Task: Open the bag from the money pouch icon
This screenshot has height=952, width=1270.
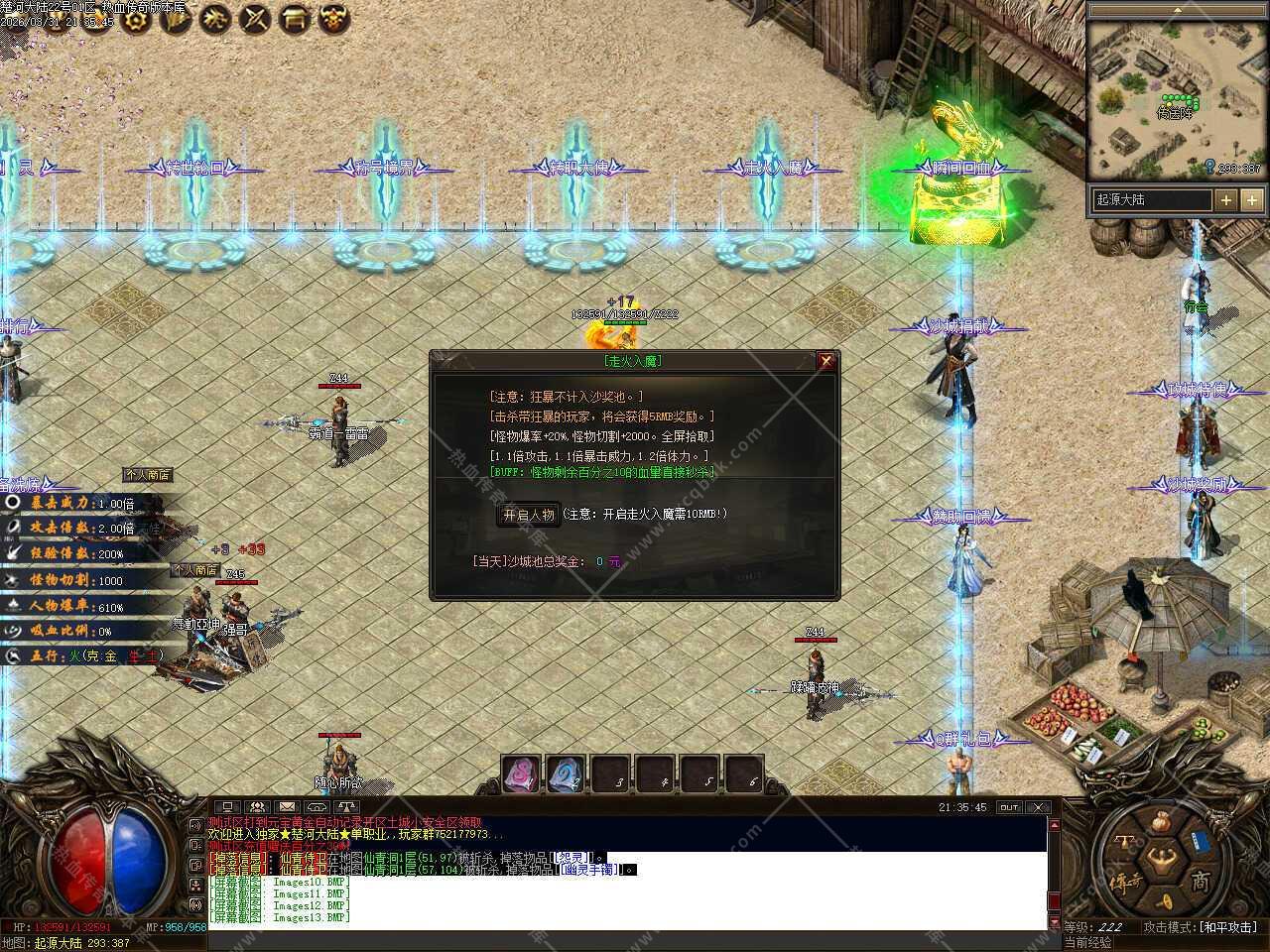Action: (1163, 822)
